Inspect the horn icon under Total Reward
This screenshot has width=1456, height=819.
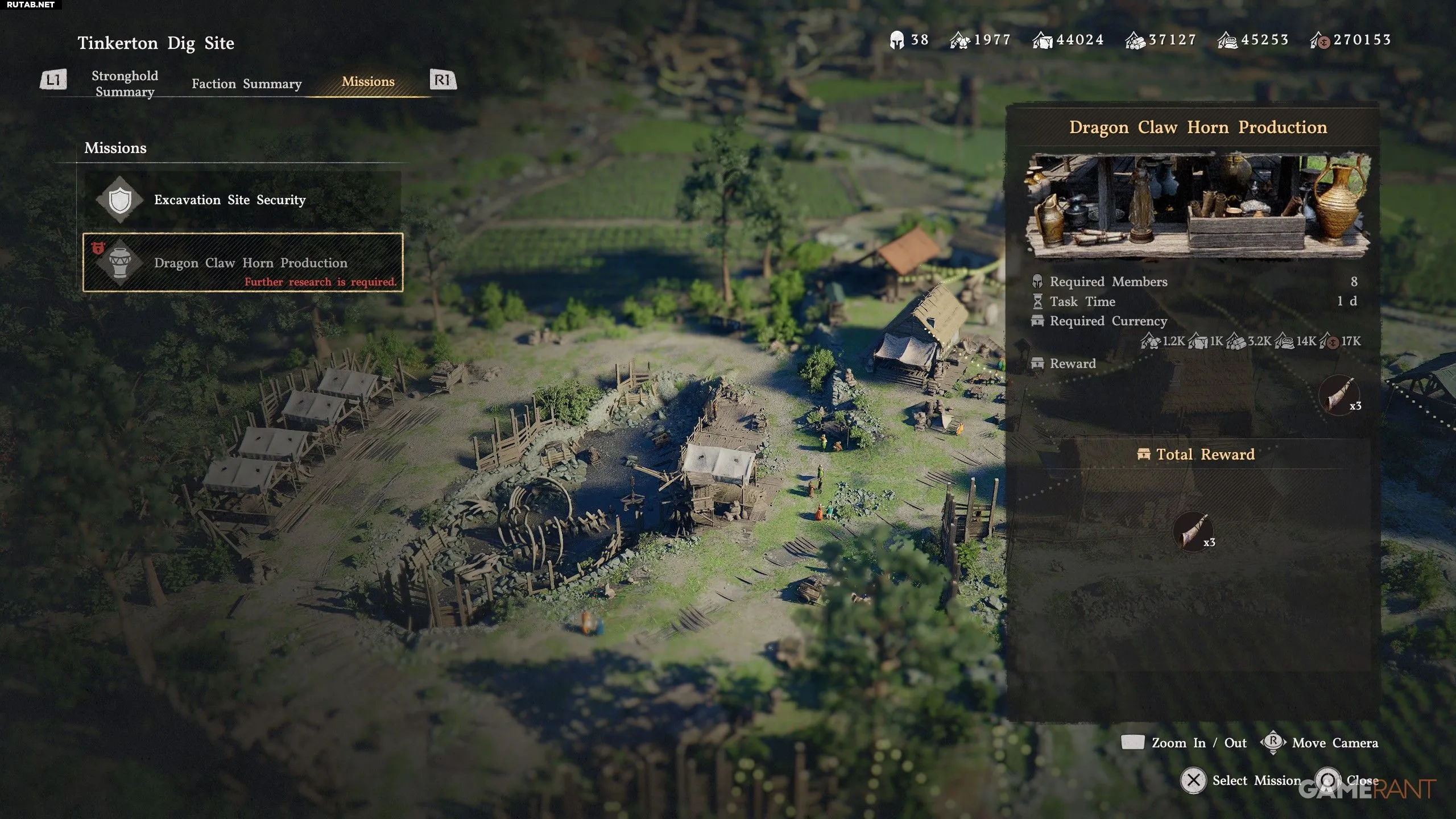(1193, 531)
